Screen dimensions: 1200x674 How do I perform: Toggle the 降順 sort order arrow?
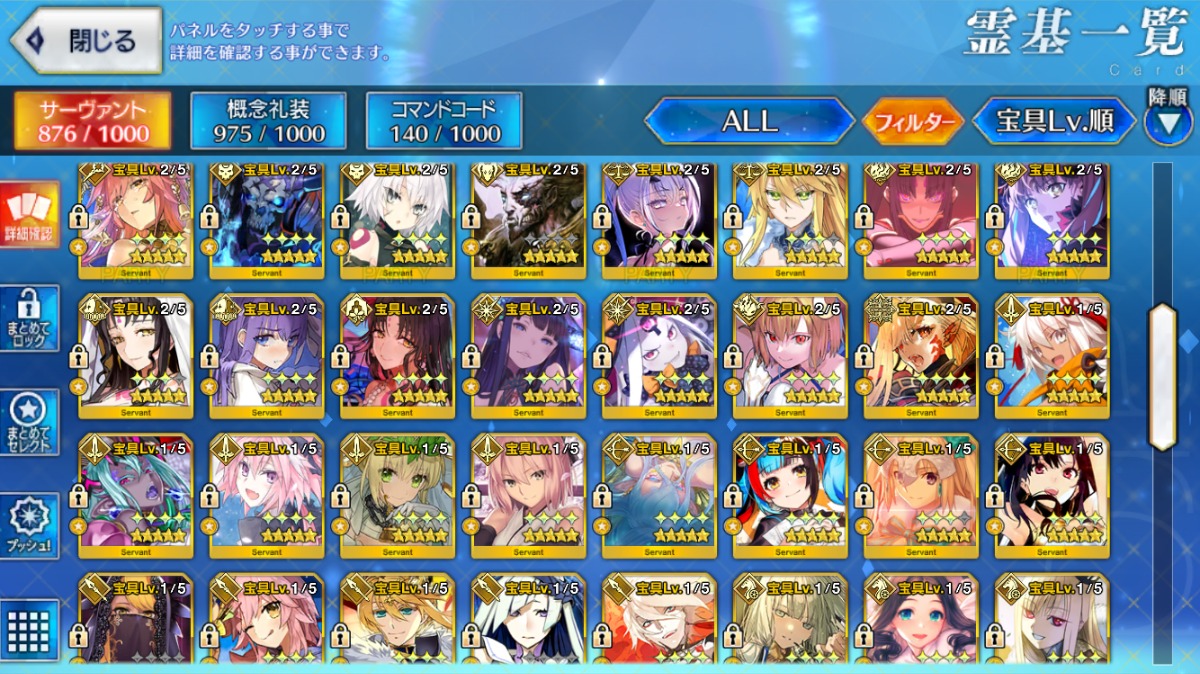coord(1167,119)
